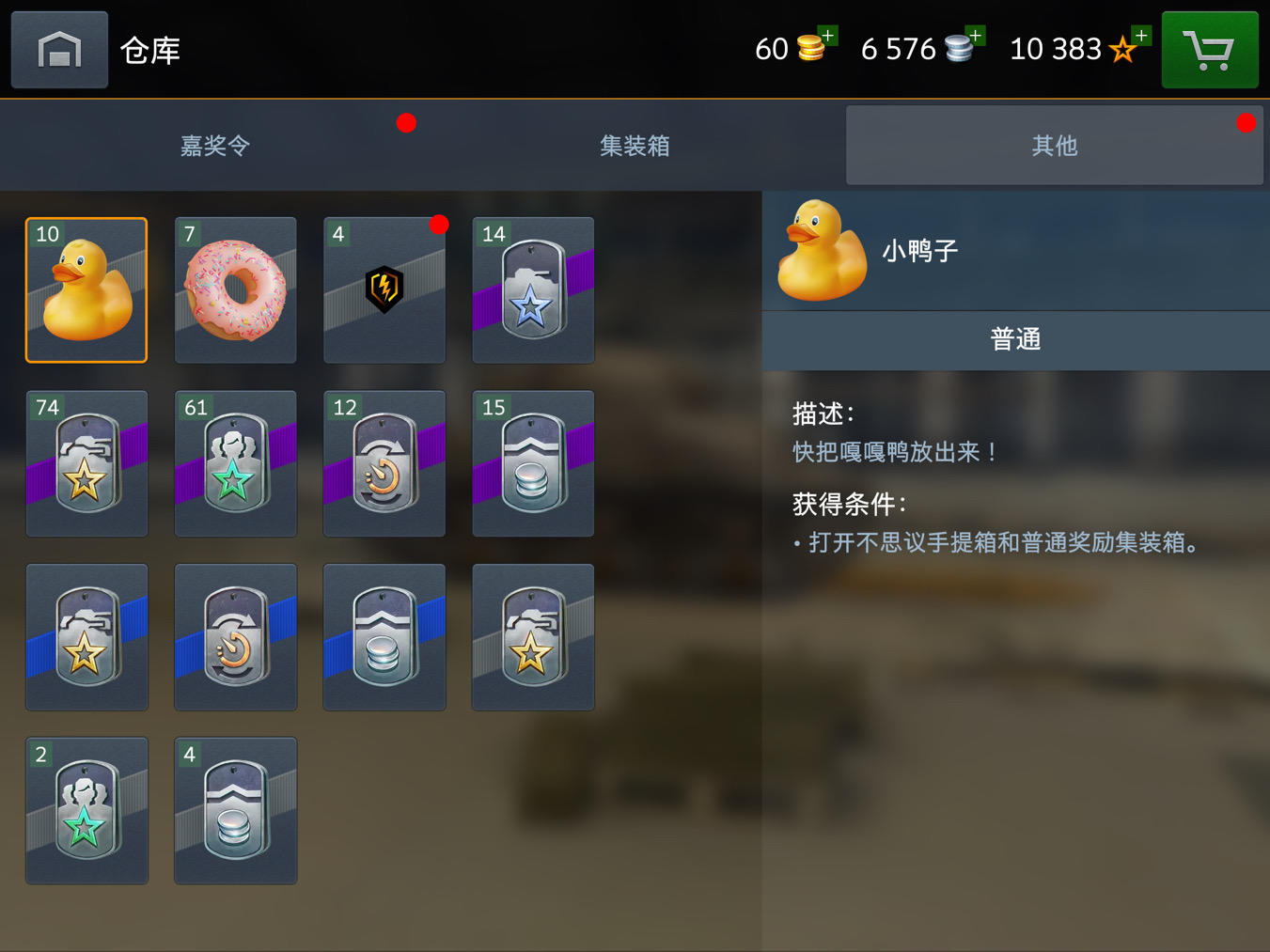
Task: Click the plus to buy more gold
Action: click(x=825, y=35)
